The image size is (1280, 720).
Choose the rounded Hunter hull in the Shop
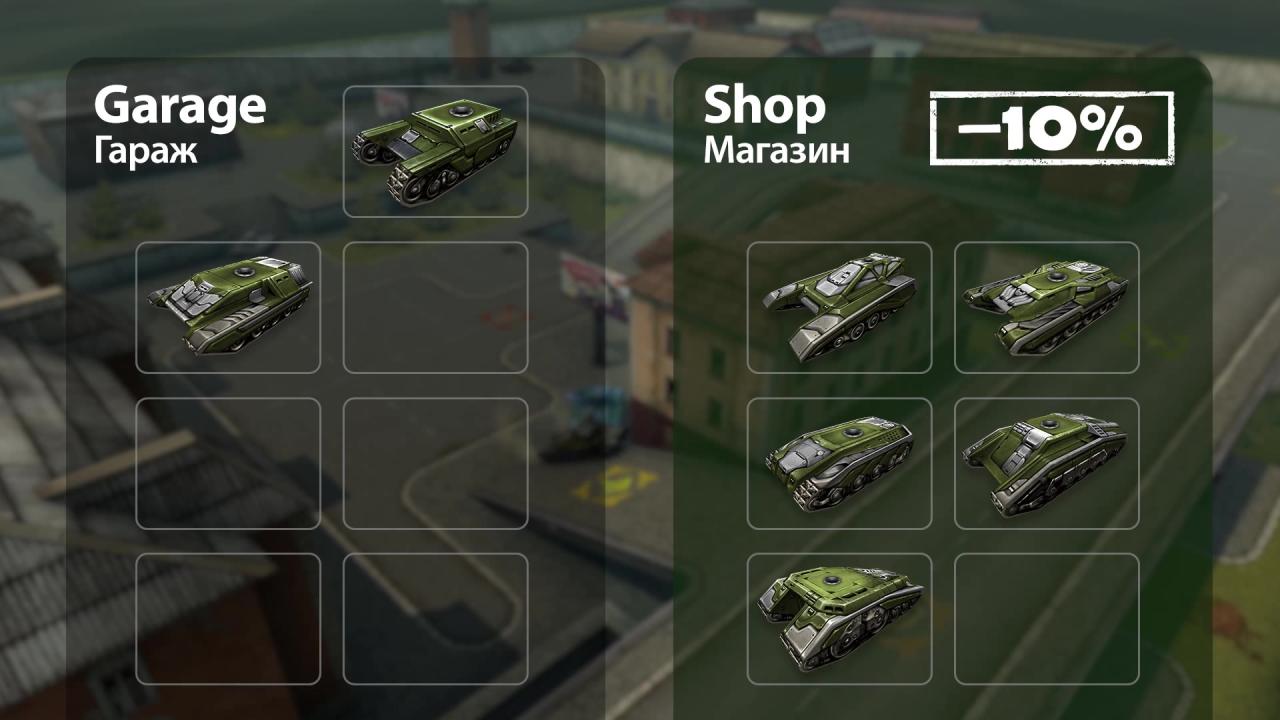point(839,463)
